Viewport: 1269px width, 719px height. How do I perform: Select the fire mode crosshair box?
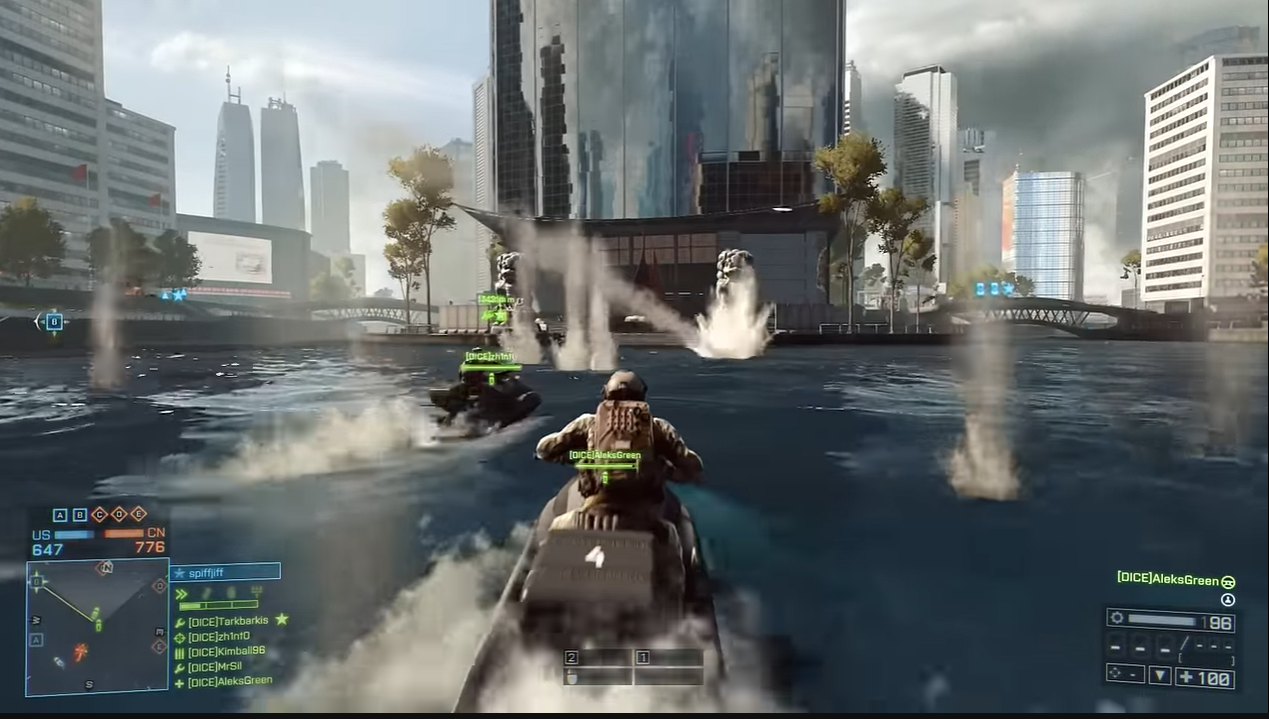coord(1125,675)
